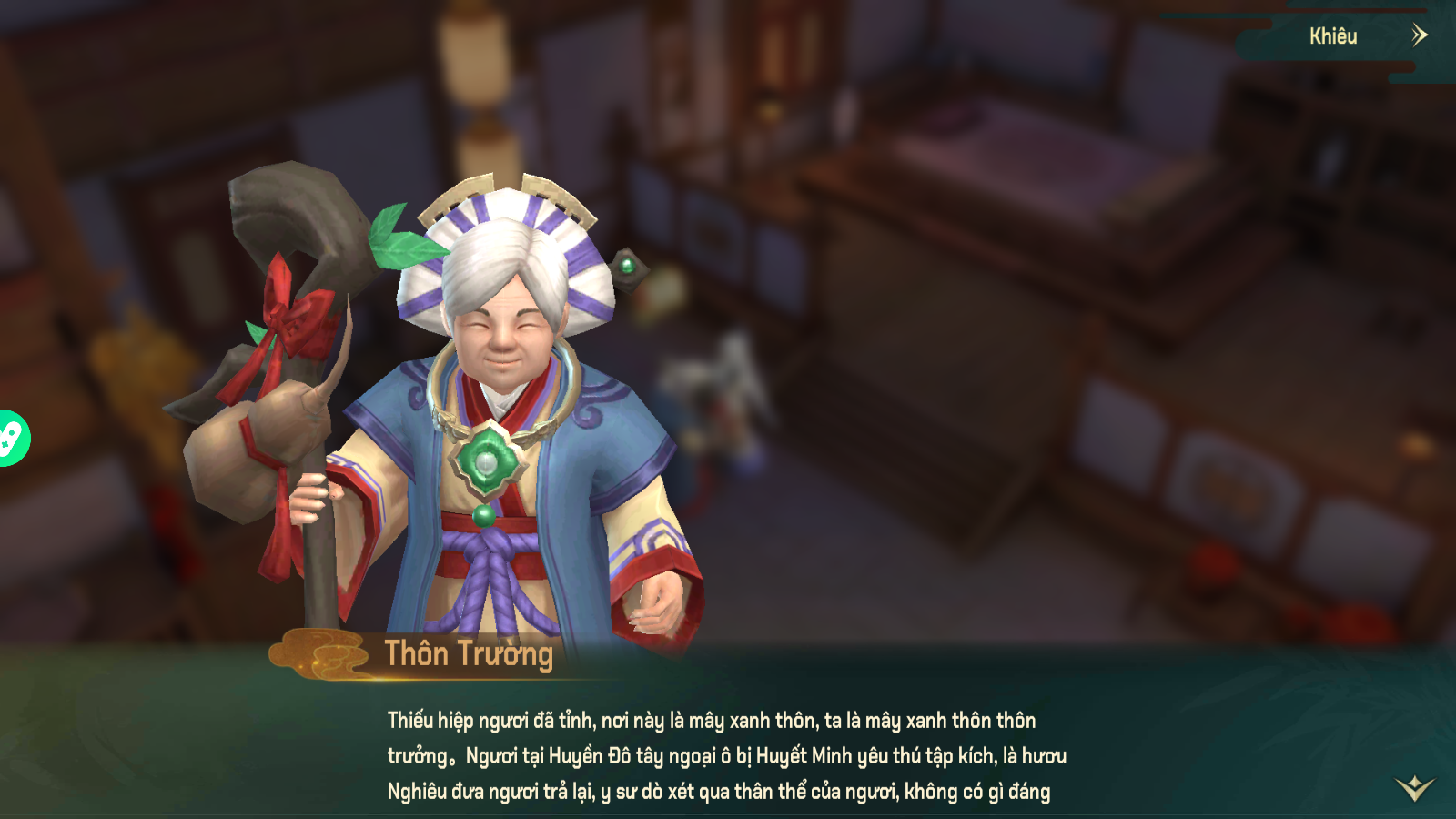Open the green gamepad overlay icon
Screen dimensions: 1456x819
pos(11,439)
